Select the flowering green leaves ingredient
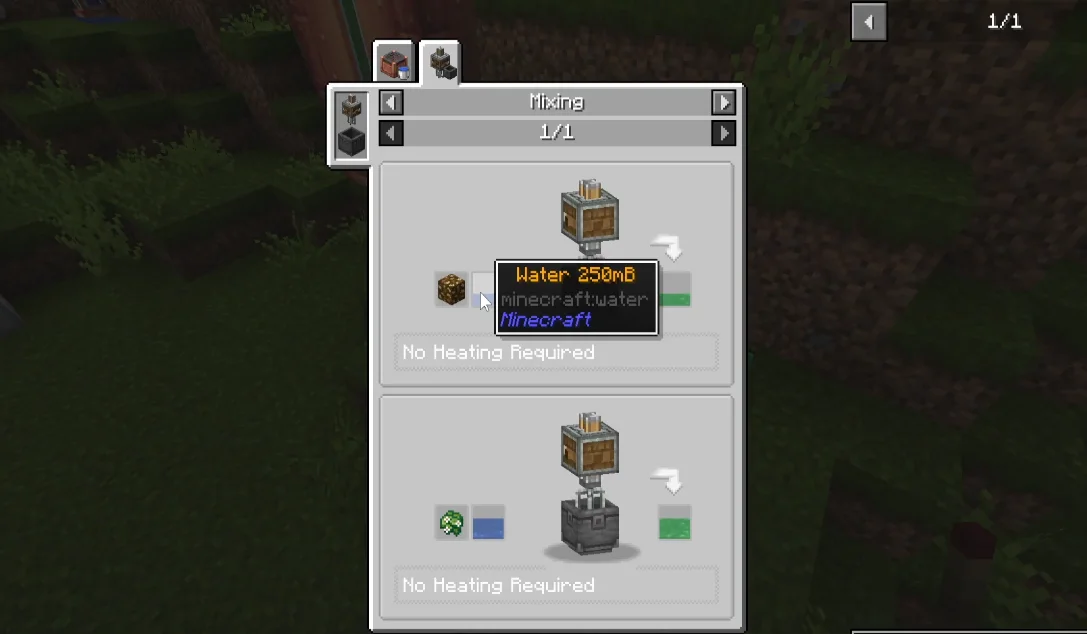Screen dimensions: 1087x634 pos(451,522)
